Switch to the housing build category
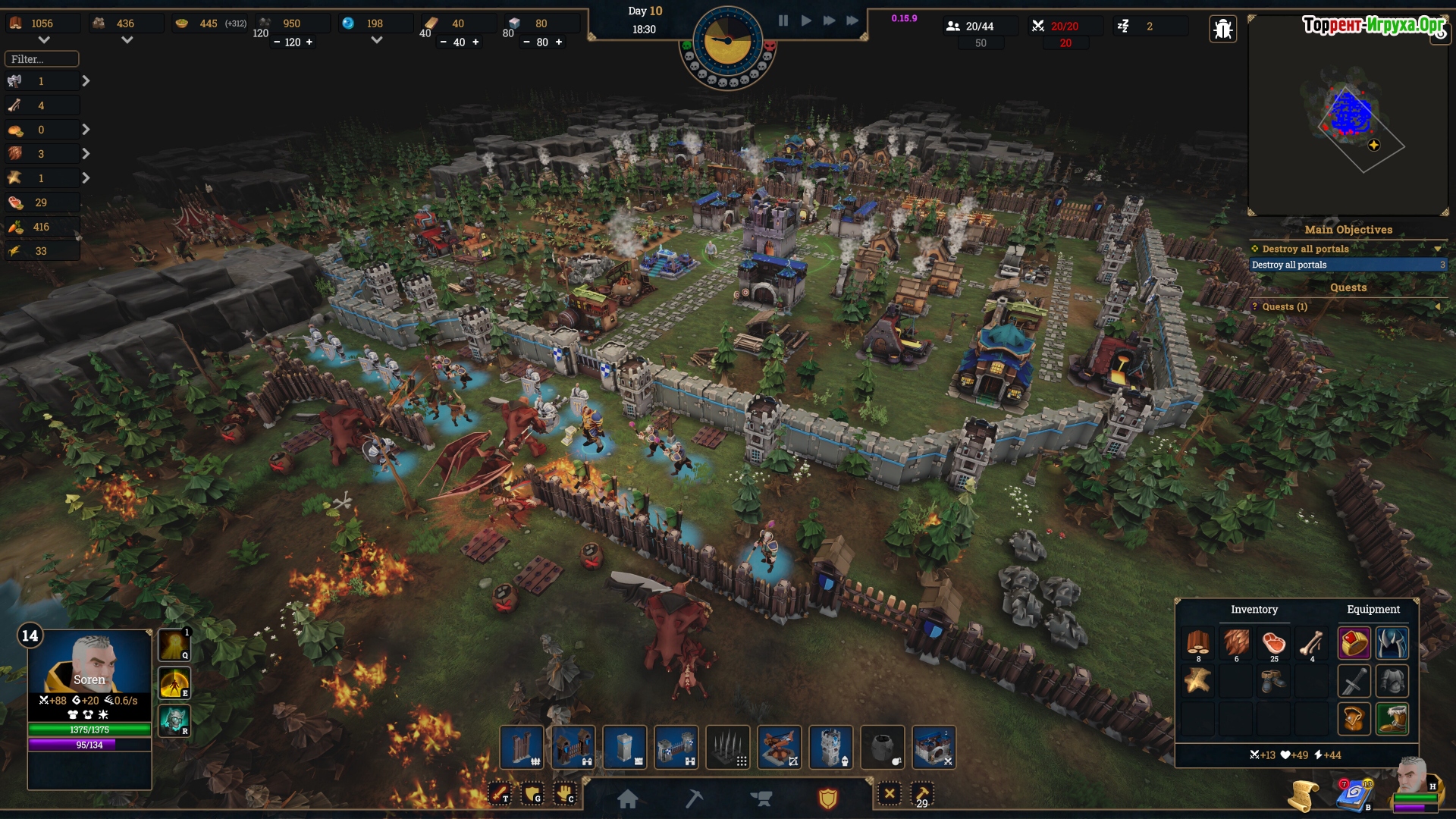Image resolution: width=1456 pixels, height=819 pixels. pos(627,798)
